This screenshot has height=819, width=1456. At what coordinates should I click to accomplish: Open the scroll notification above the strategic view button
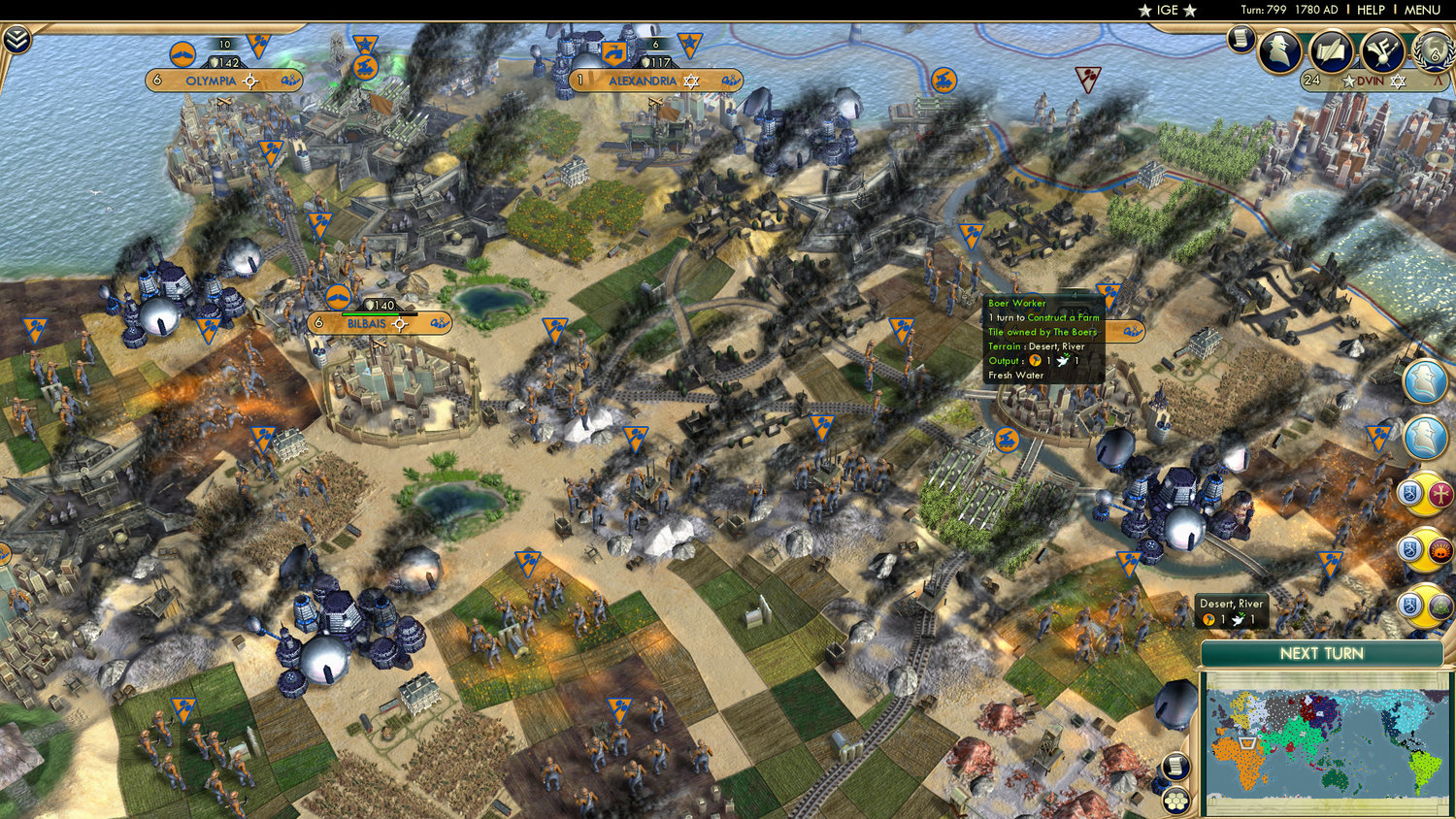coord(1175,767)
